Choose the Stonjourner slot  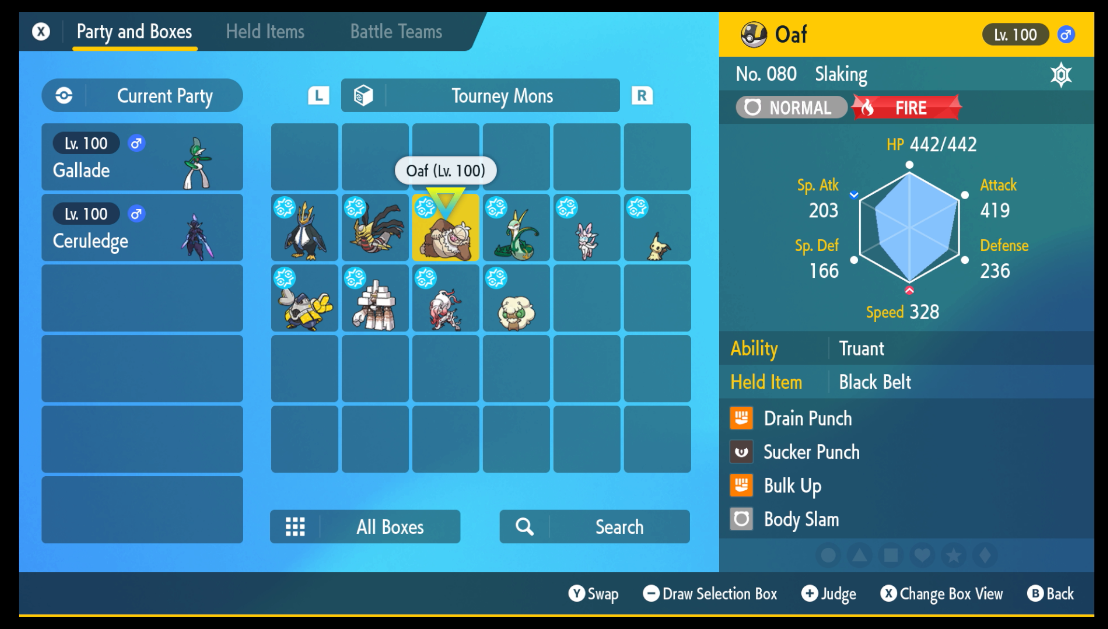[375, 299]
